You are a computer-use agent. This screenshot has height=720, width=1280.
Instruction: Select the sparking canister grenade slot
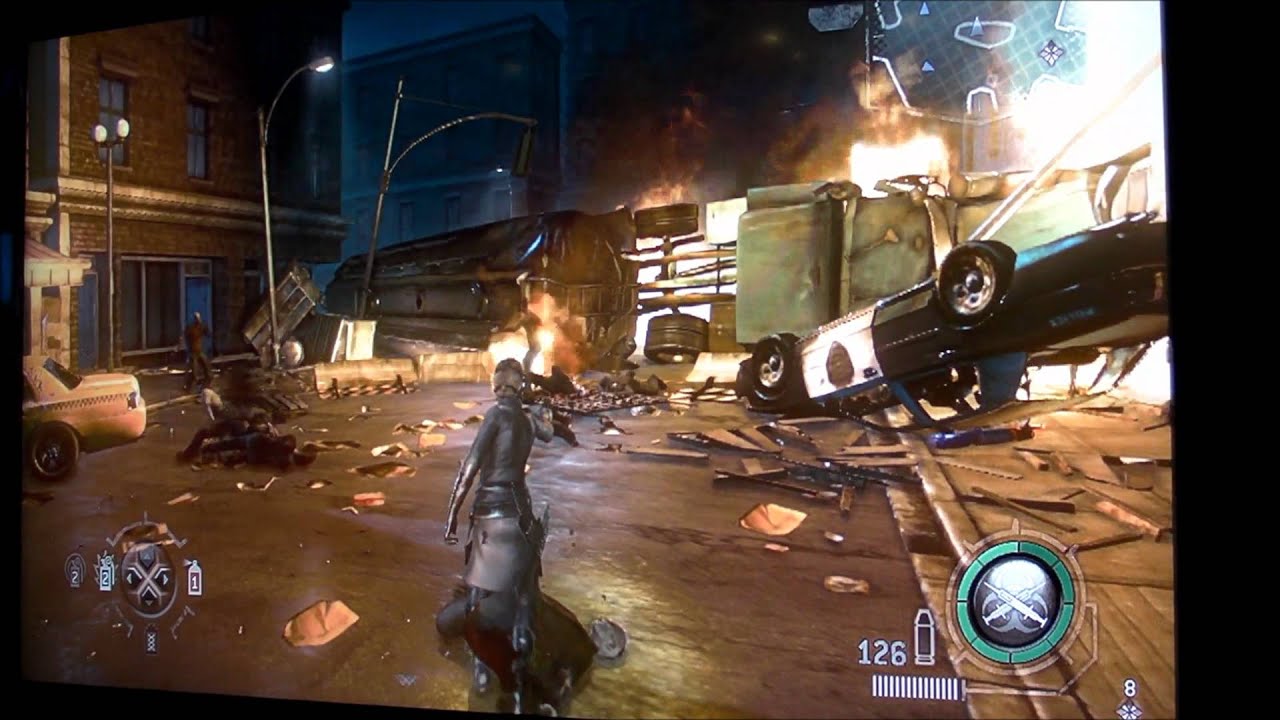tap(105, 573)
